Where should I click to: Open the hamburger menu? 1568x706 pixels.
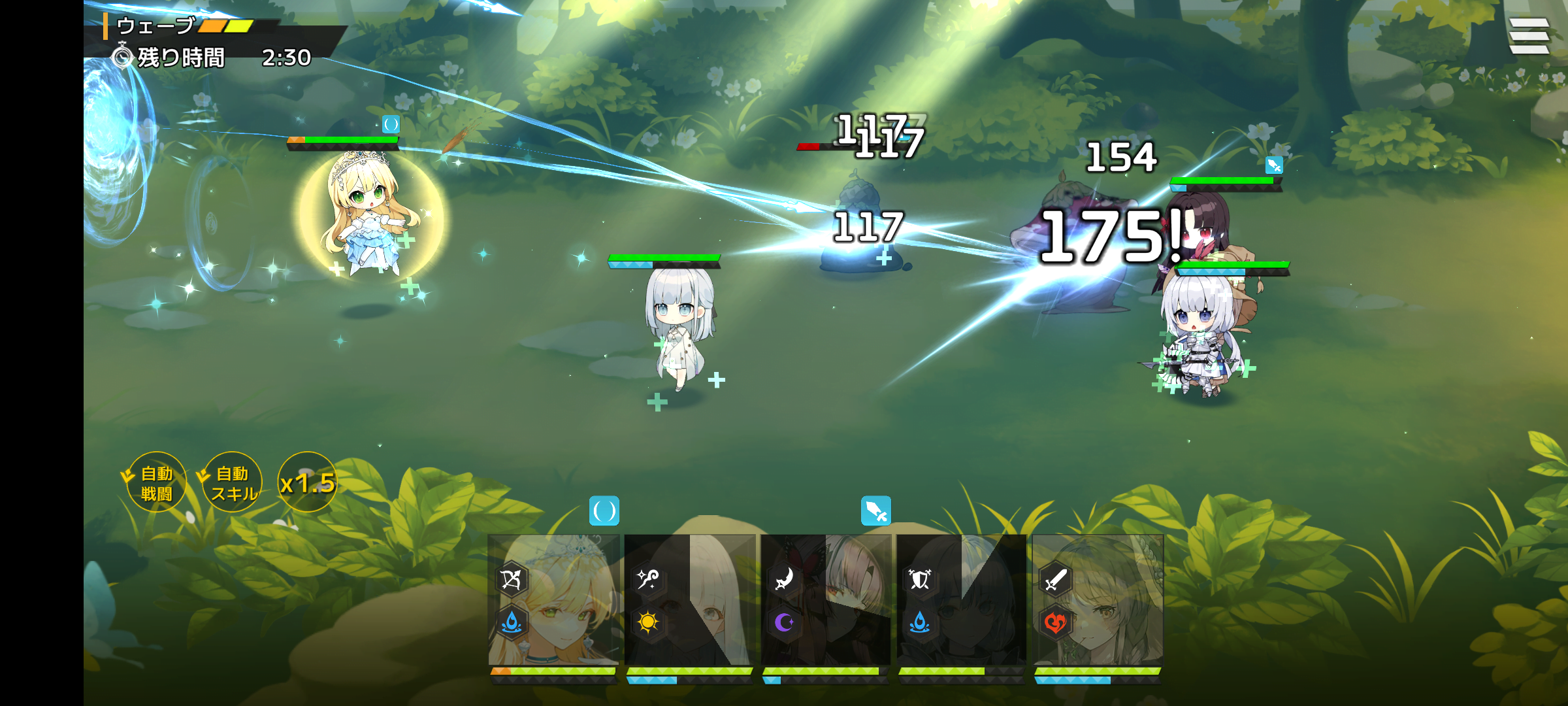(1529, 36)
